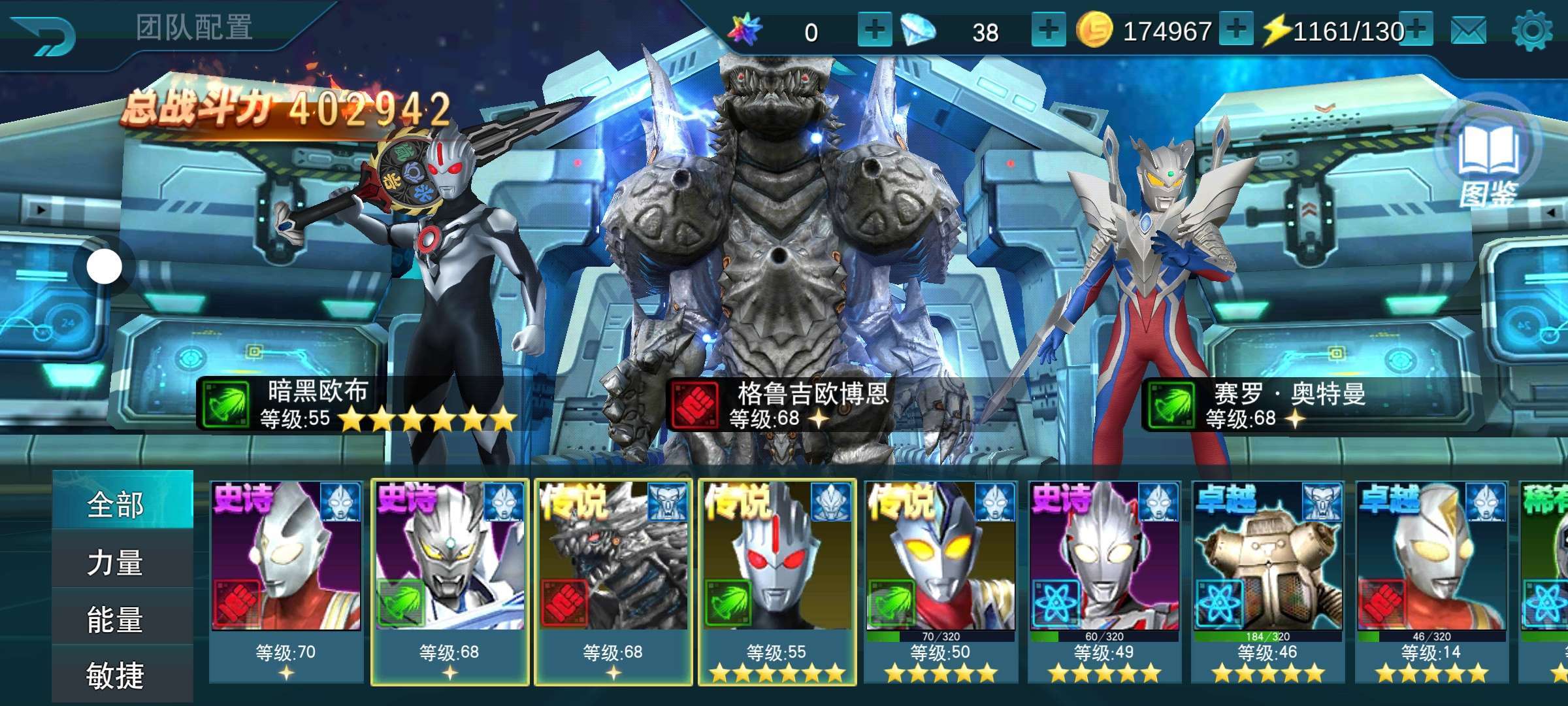Open the mail envelope inbox
Viewport: 1568px width, 706px height.
(1469, 31)
